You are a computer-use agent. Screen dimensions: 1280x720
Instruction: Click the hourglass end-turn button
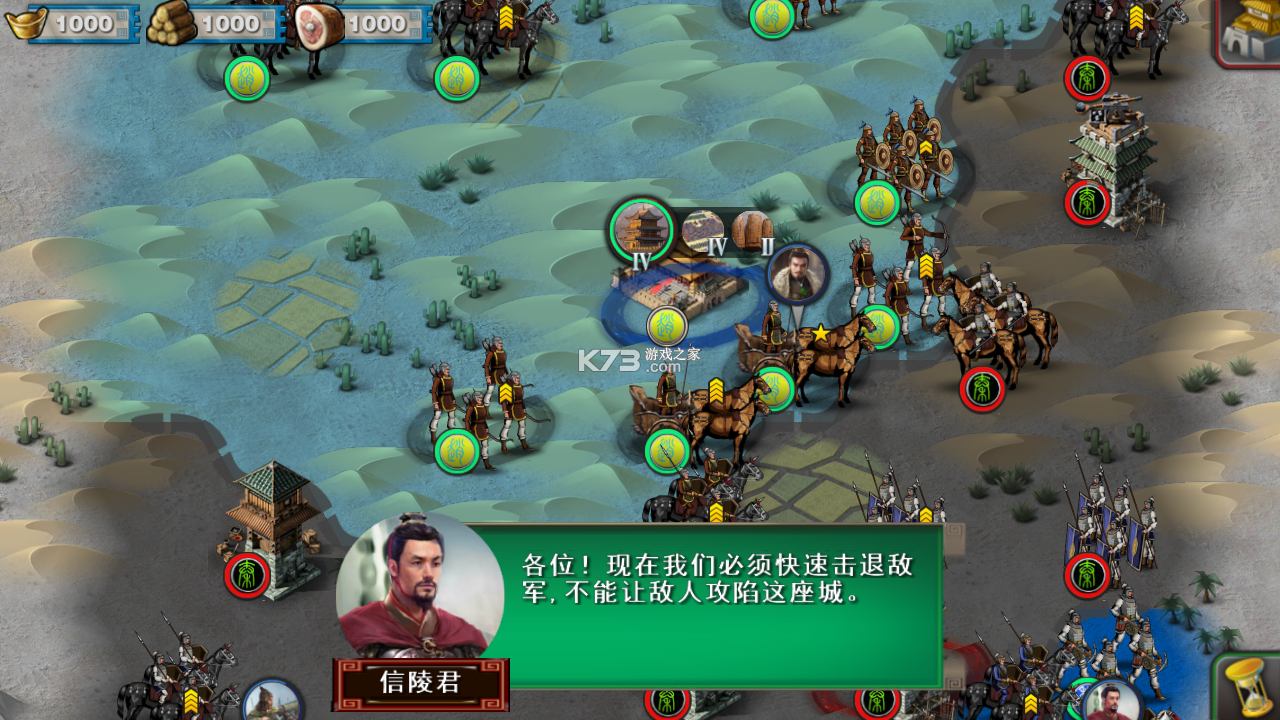[x=1247, y=686]
